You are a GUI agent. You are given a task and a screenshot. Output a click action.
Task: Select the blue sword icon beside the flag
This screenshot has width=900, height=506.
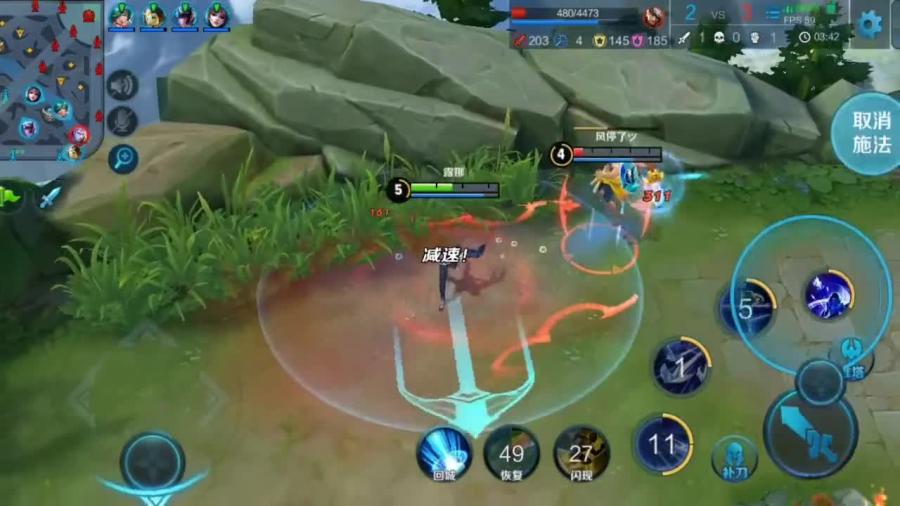coord(49,196)
